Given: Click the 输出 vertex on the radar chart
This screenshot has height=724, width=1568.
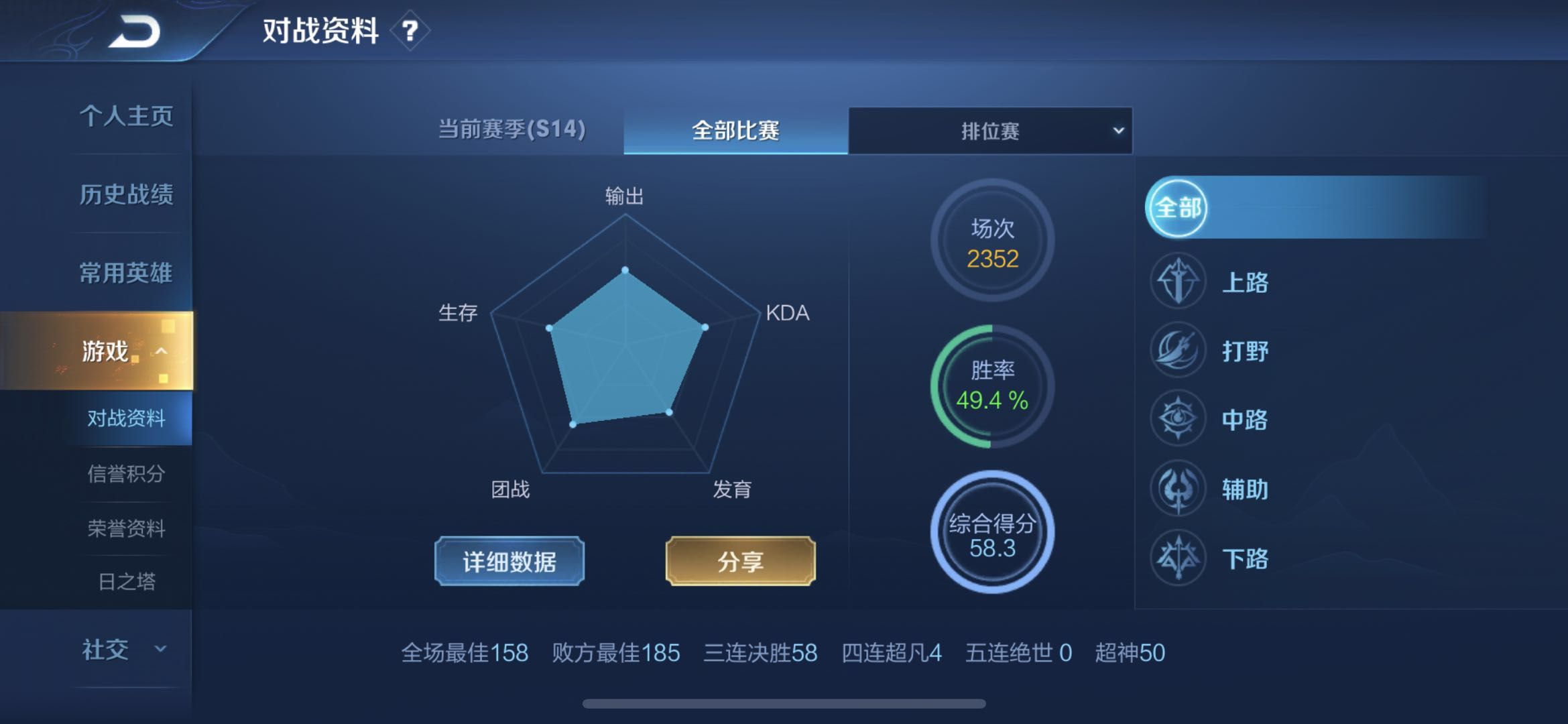Looking at the screenshot, I should click(626, 270).
